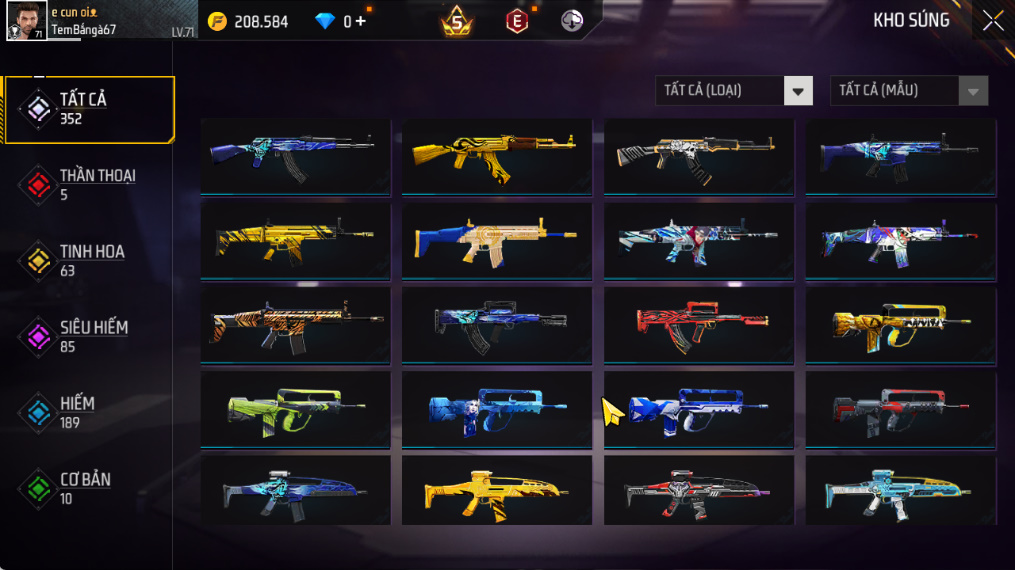
Task: Switch to the Thần Thoại tab
Action: 89,184
